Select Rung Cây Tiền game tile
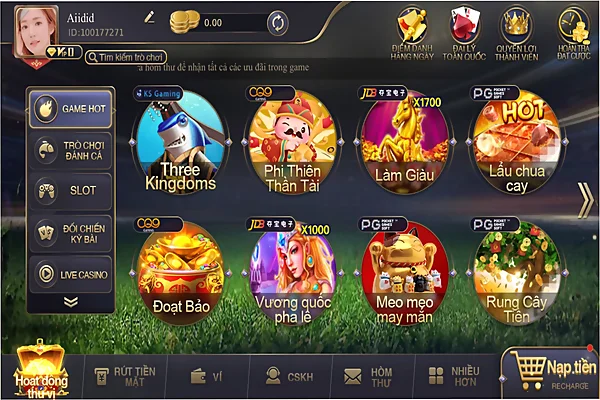 coord(516,270)
